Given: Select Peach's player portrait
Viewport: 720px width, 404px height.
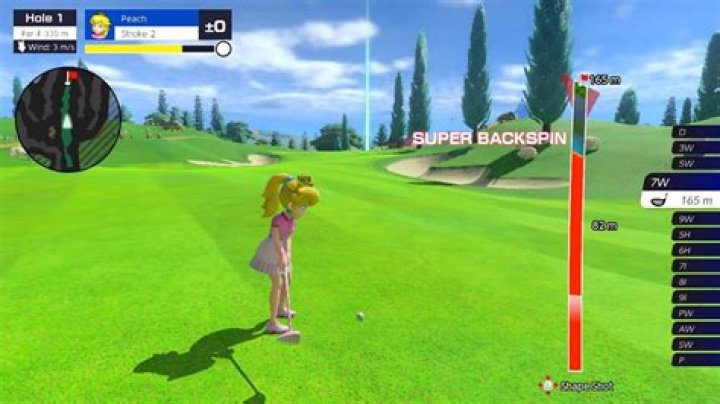Looking at the screenshot, I should (100, 25).
